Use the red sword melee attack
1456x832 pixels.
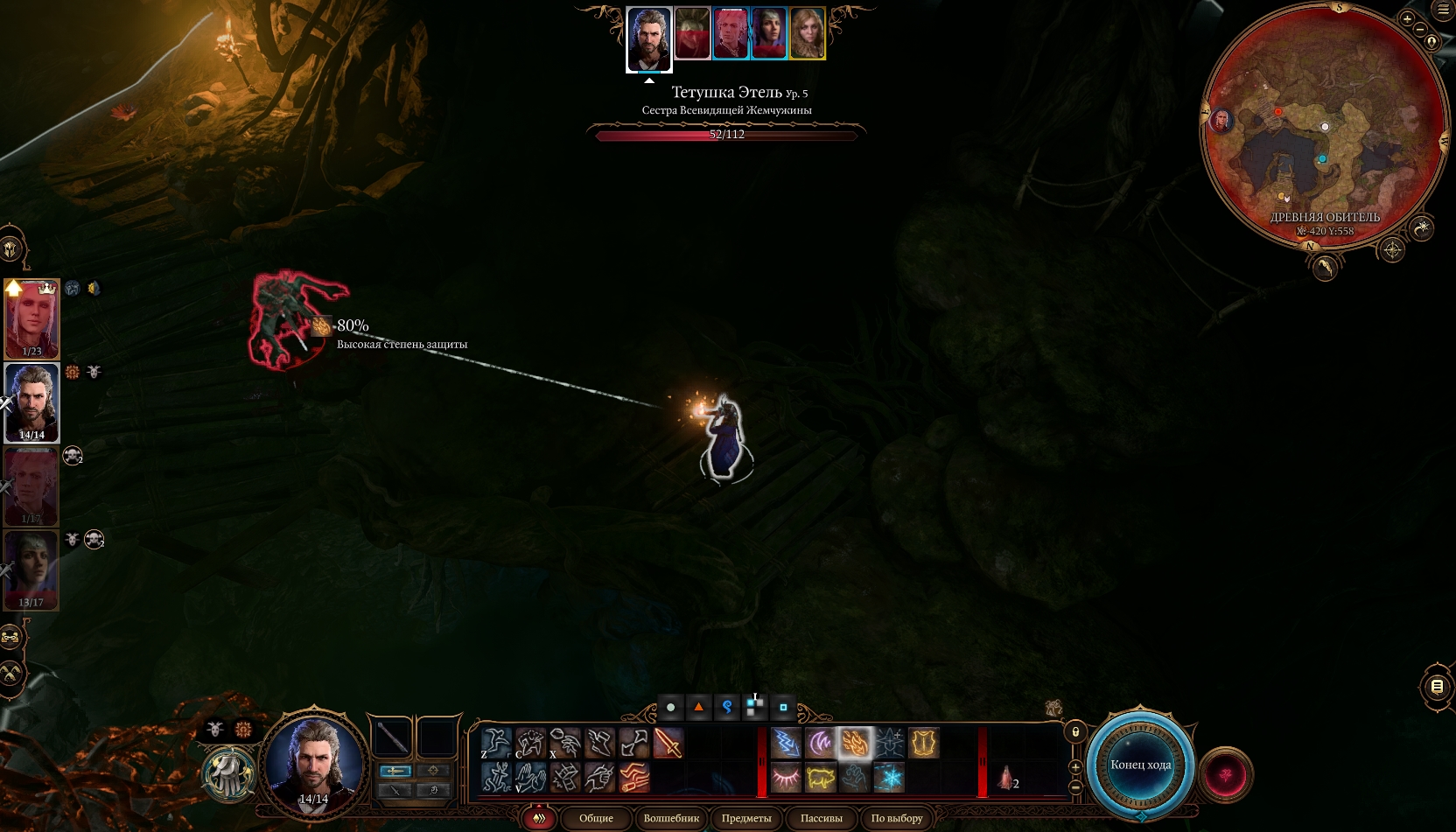pyautogui.click(x=668, y=744)
